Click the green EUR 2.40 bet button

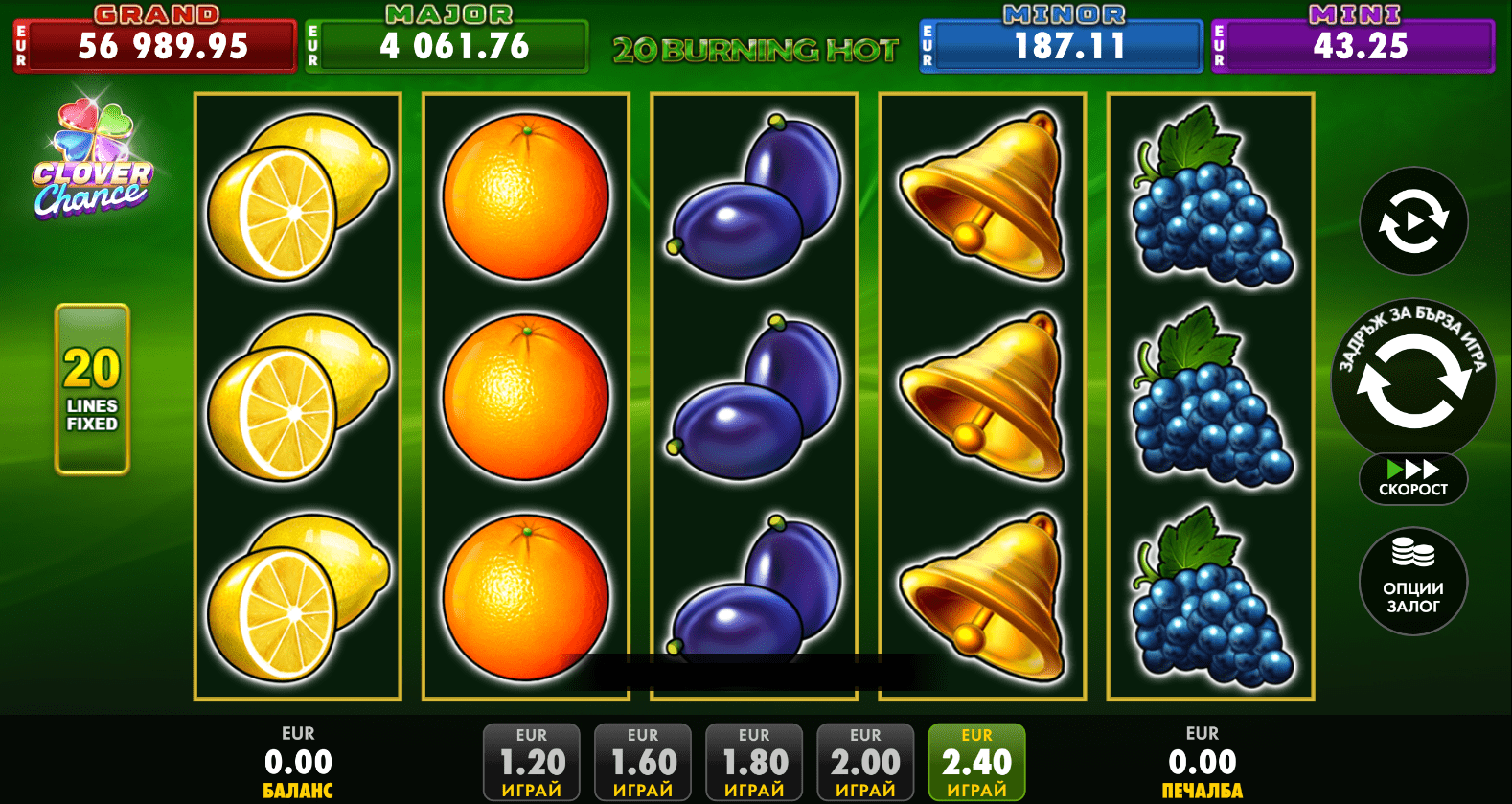pos(976,762)
